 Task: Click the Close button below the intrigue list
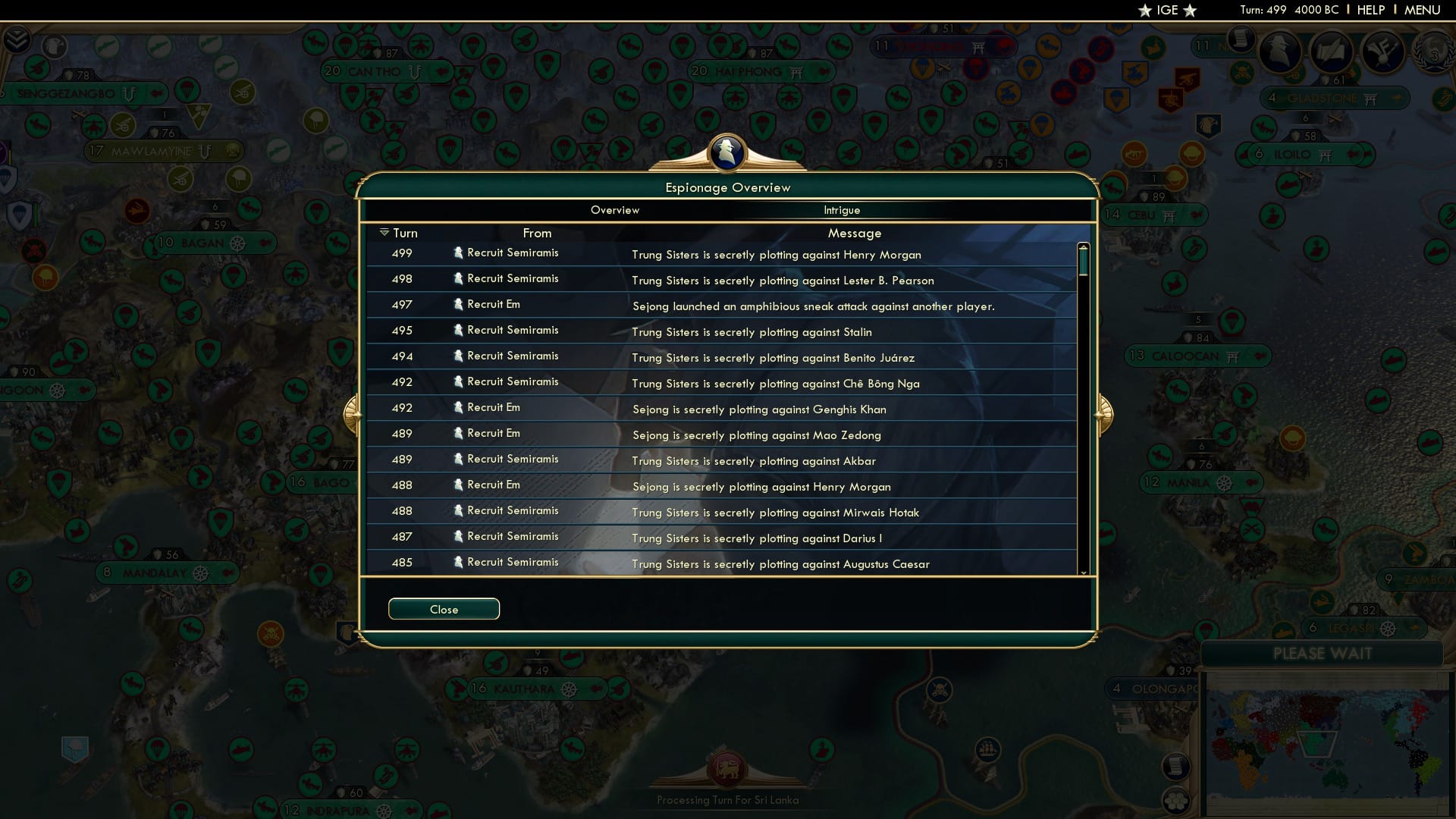444,609
